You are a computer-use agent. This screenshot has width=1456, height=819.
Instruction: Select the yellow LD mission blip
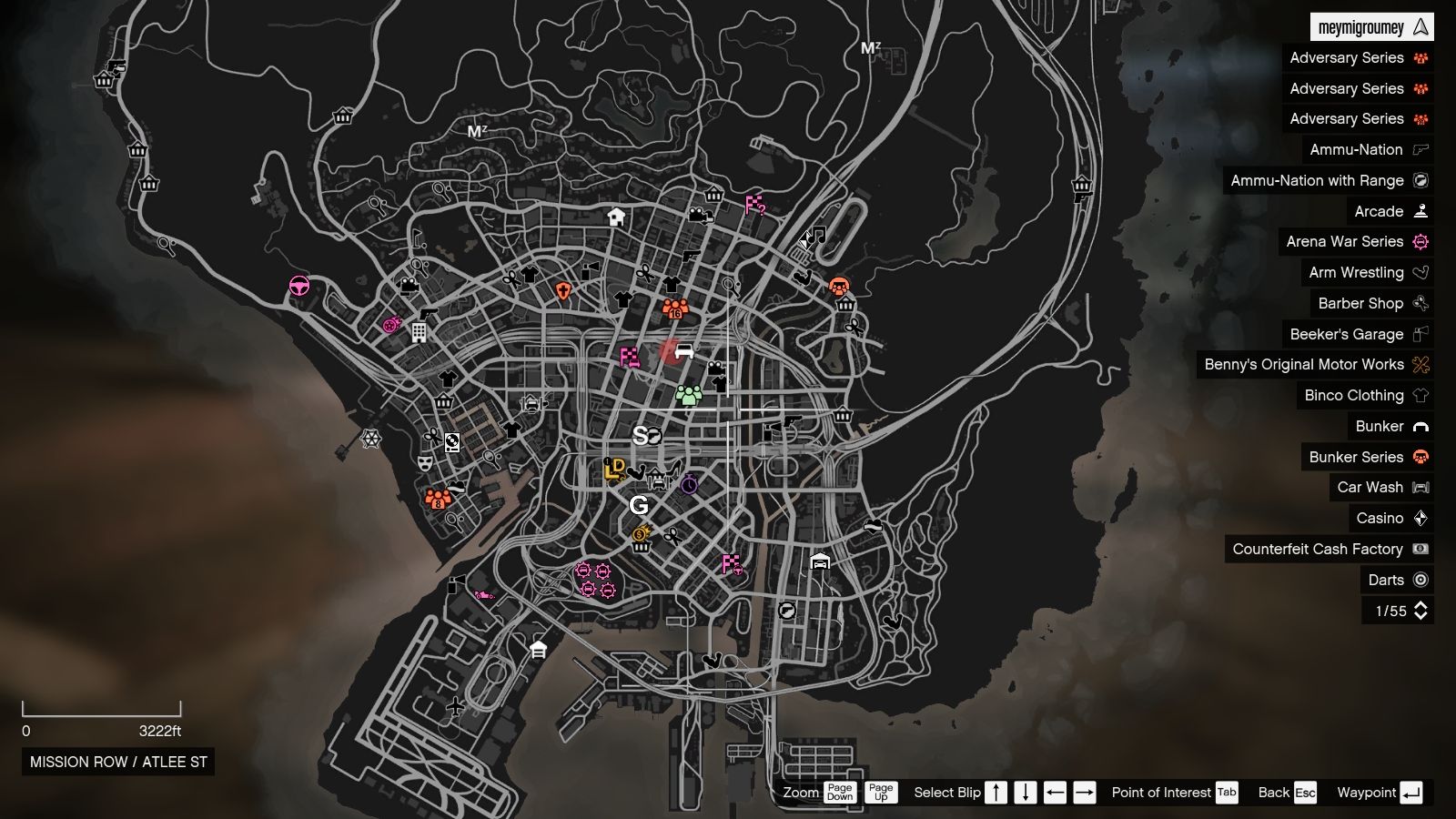[614, 470]
